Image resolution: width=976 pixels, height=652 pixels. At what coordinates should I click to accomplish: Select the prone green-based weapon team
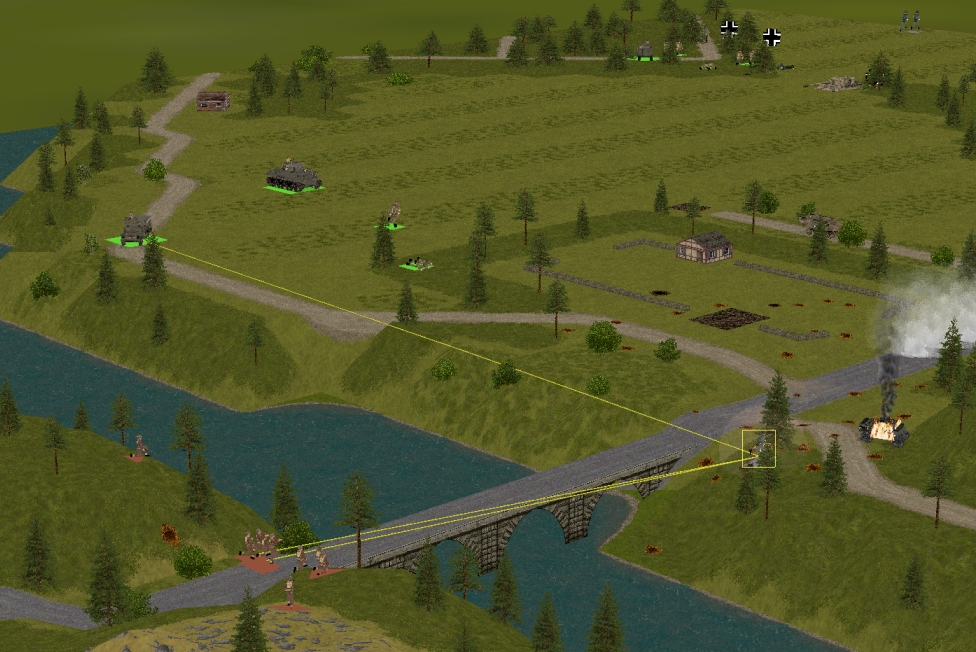click(417, 264)
